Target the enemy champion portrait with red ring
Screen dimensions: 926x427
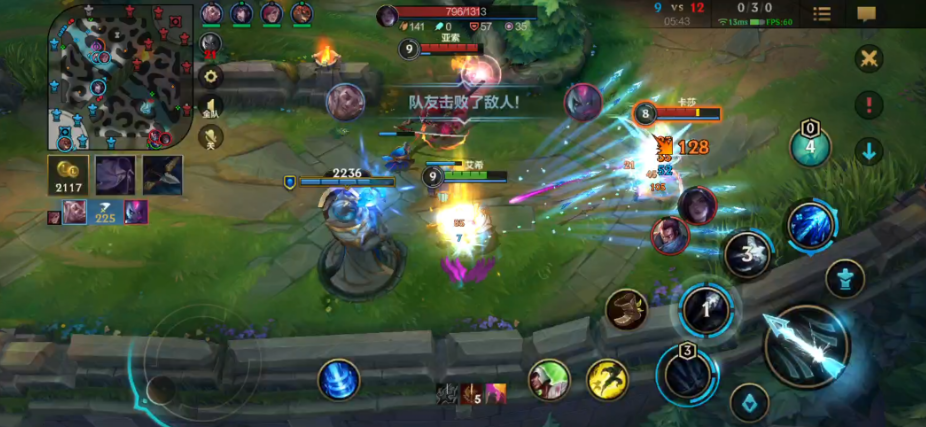tap(696, 204)
